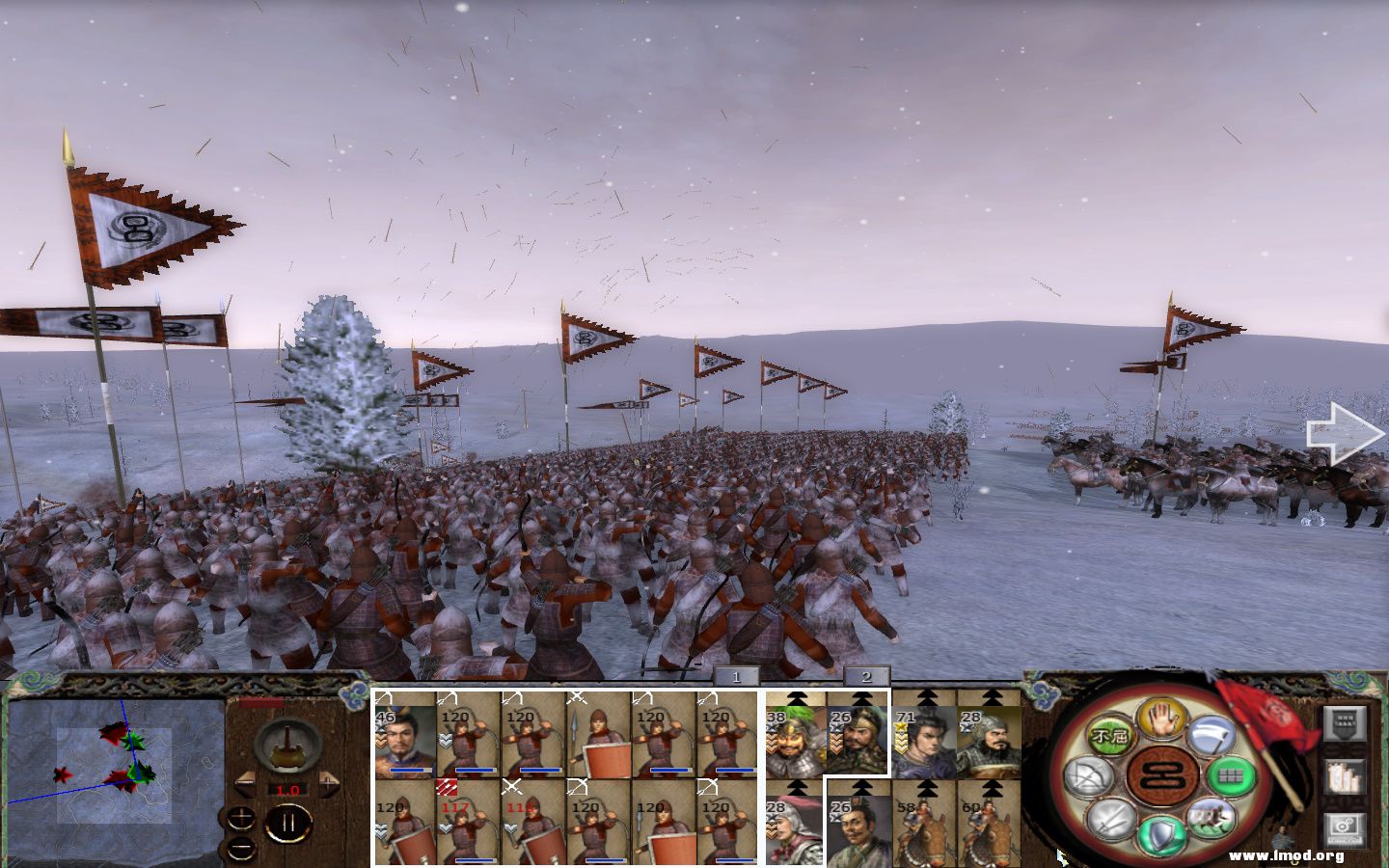Activate the green 不屈 ability toggle

pos(1109,733)
